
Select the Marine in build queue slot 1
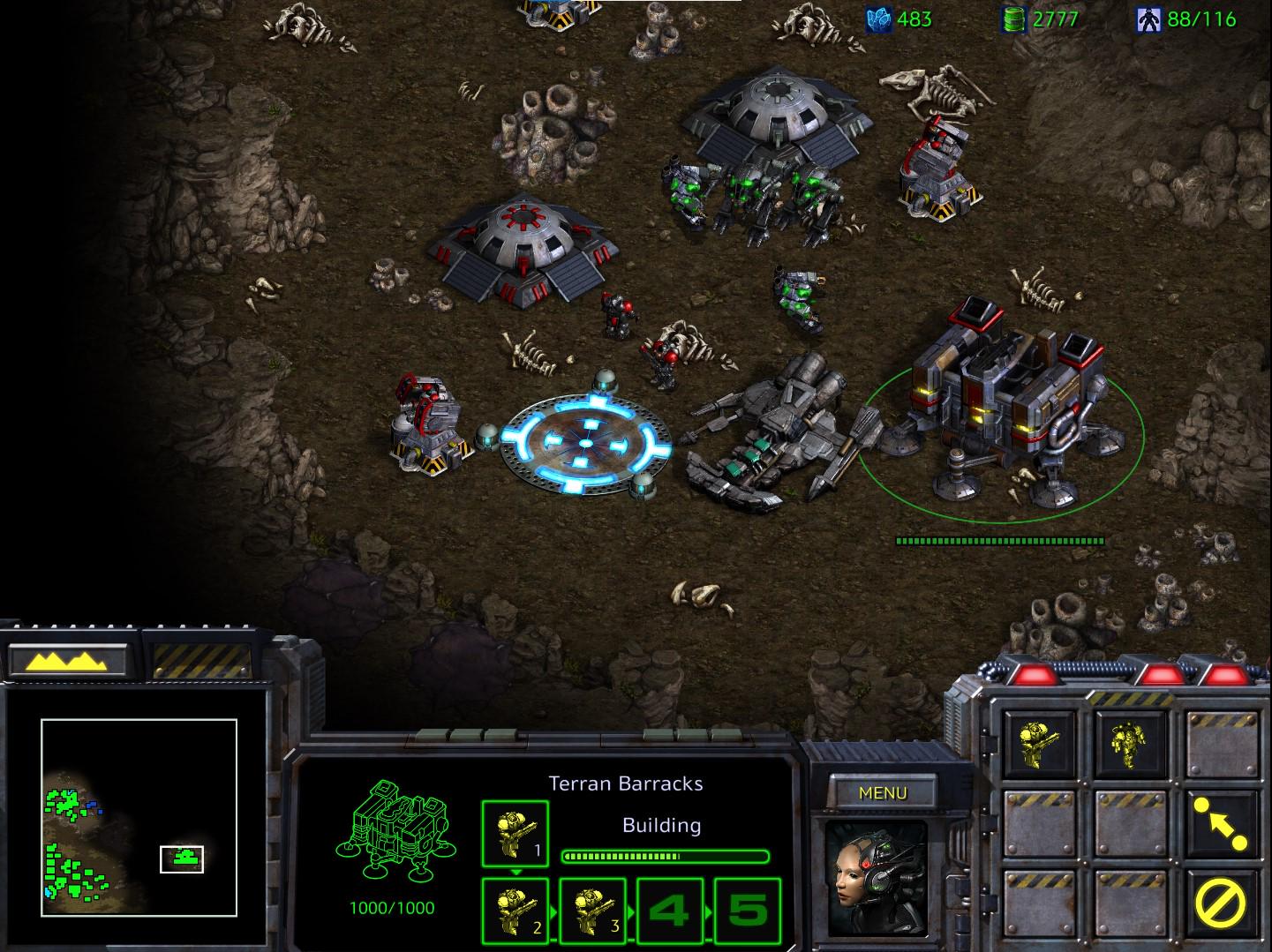[x=515, y=834]
